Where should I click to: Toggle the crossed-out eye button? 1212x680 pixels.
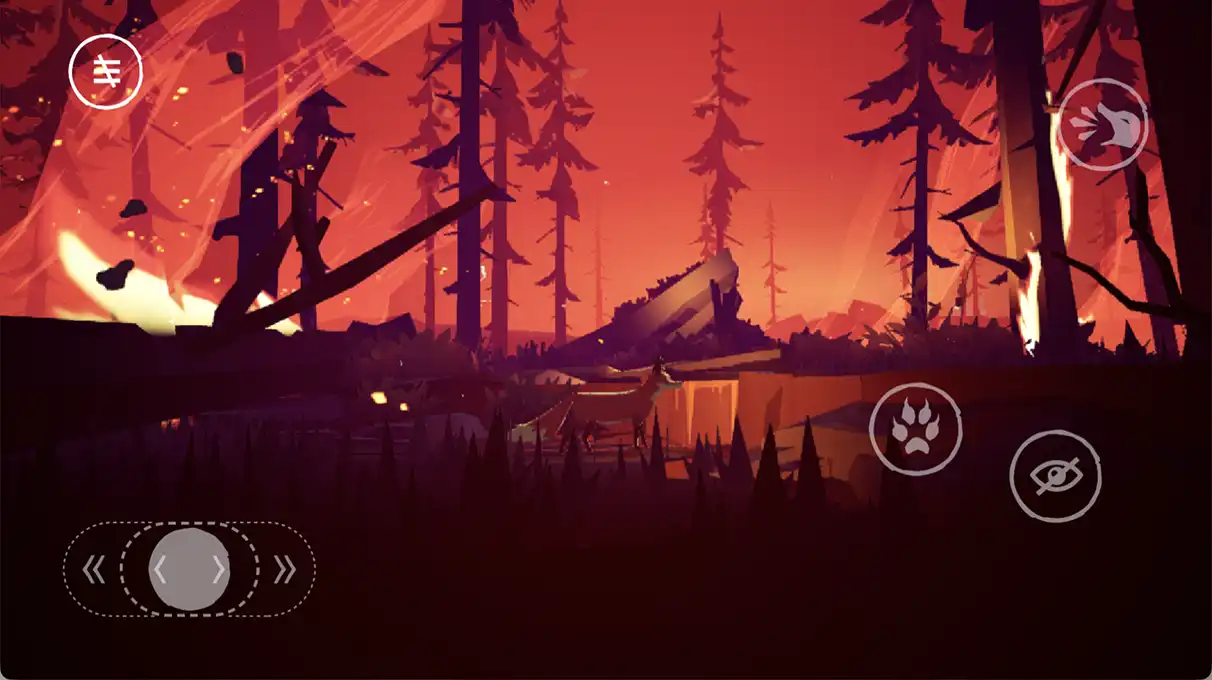(x=1055, y=476)
